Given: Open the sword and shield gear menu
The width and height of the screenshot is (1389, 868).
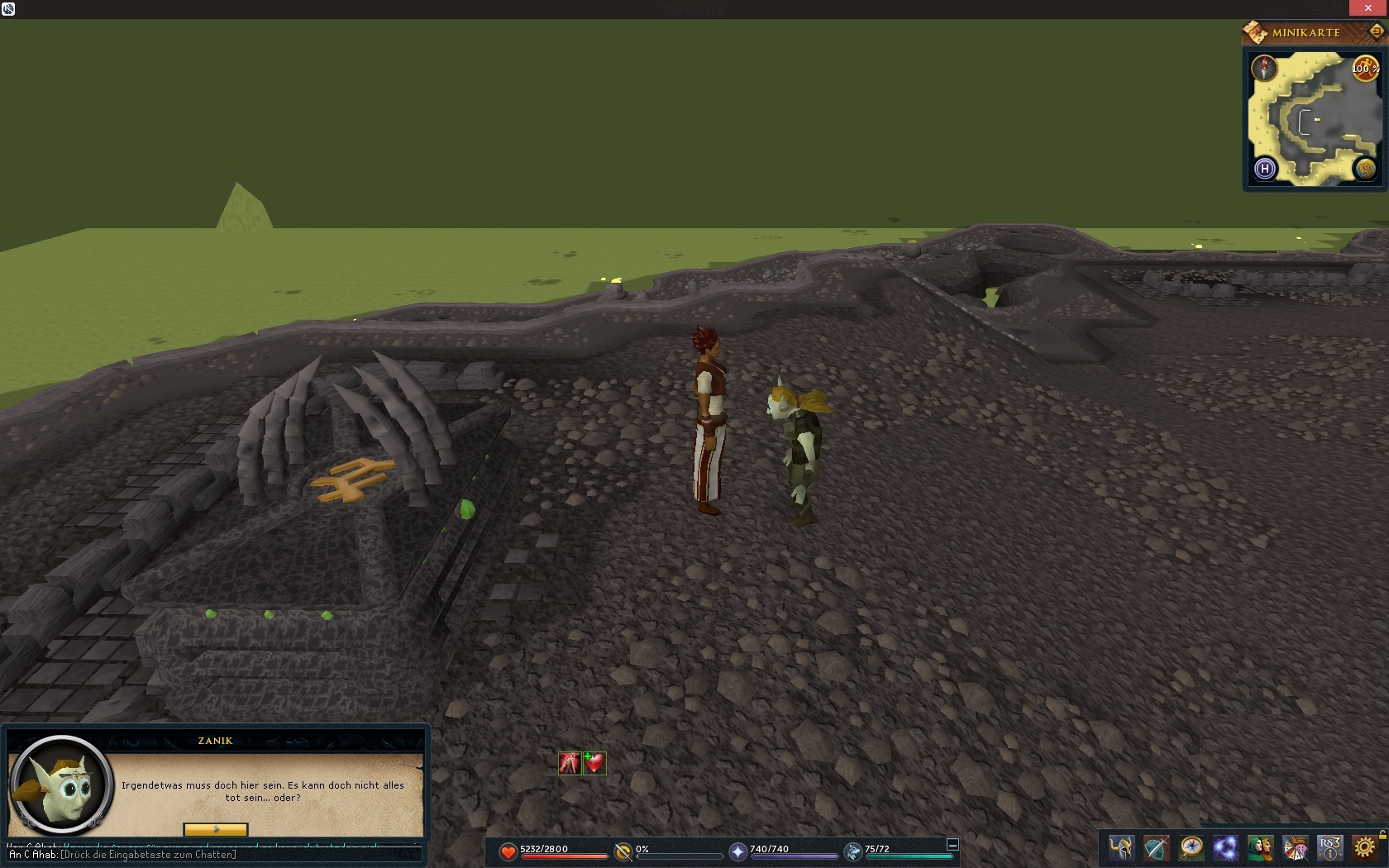Looking at the screenshot, I should (x=1157, y=848).
